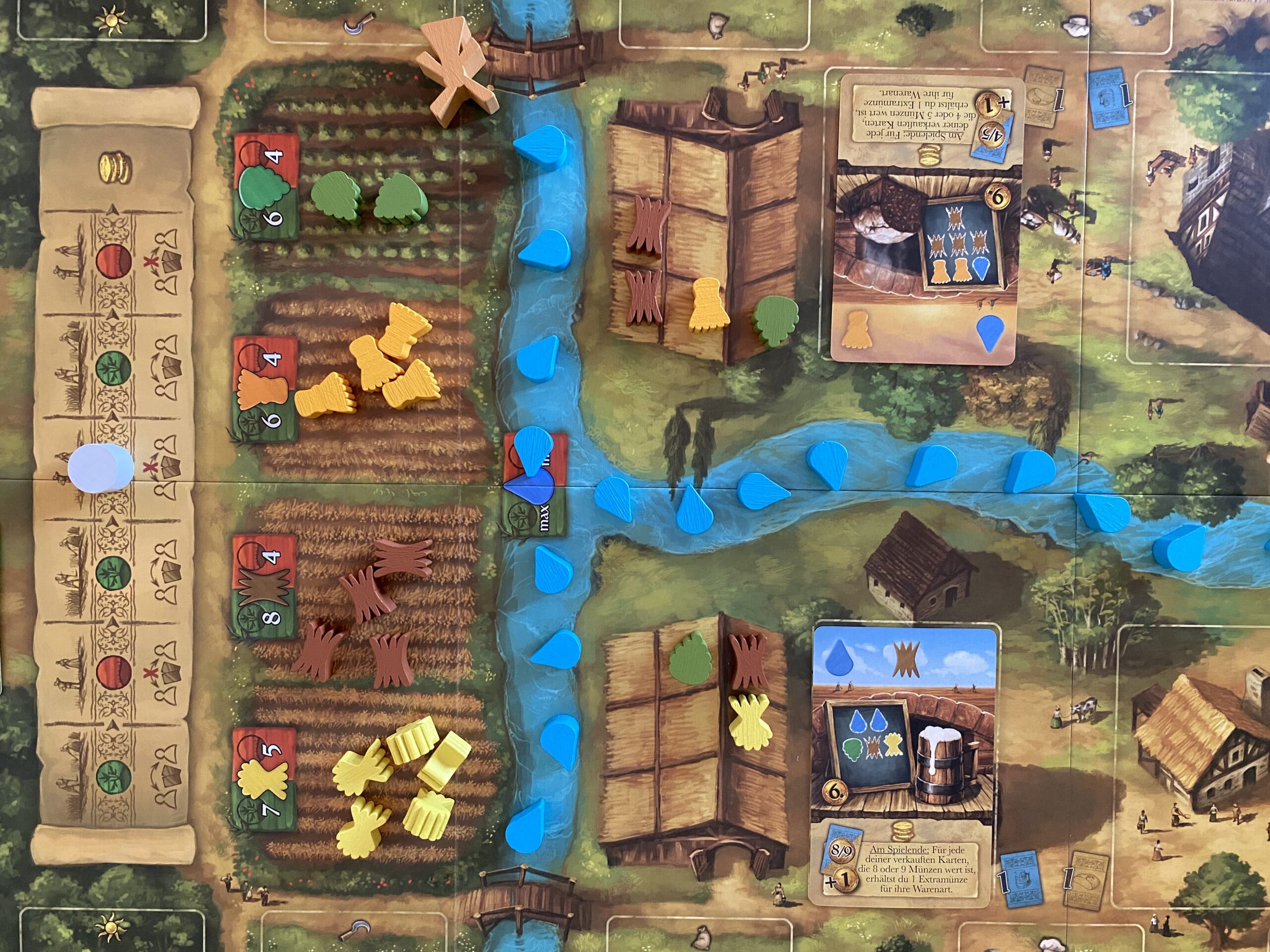Choose the brown barley price tile
1270x952 pixels.
(x=265, y=587)
